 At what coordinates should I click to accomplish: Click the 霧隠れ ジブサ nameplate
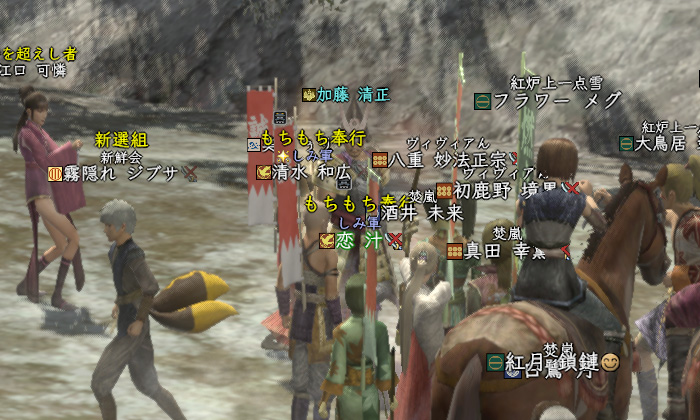121,172
